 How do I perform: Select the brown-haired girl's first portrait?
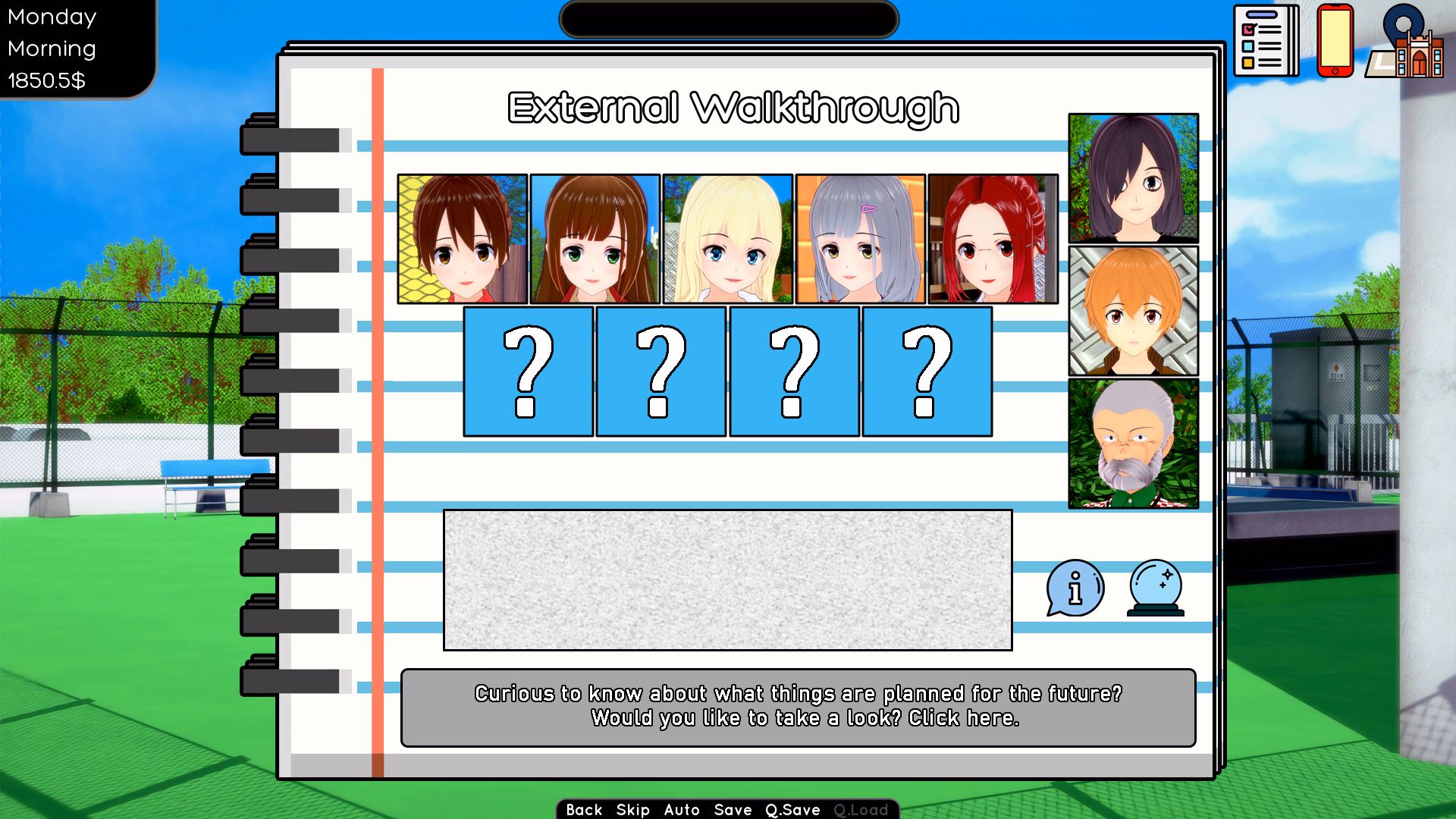[462, 239]
